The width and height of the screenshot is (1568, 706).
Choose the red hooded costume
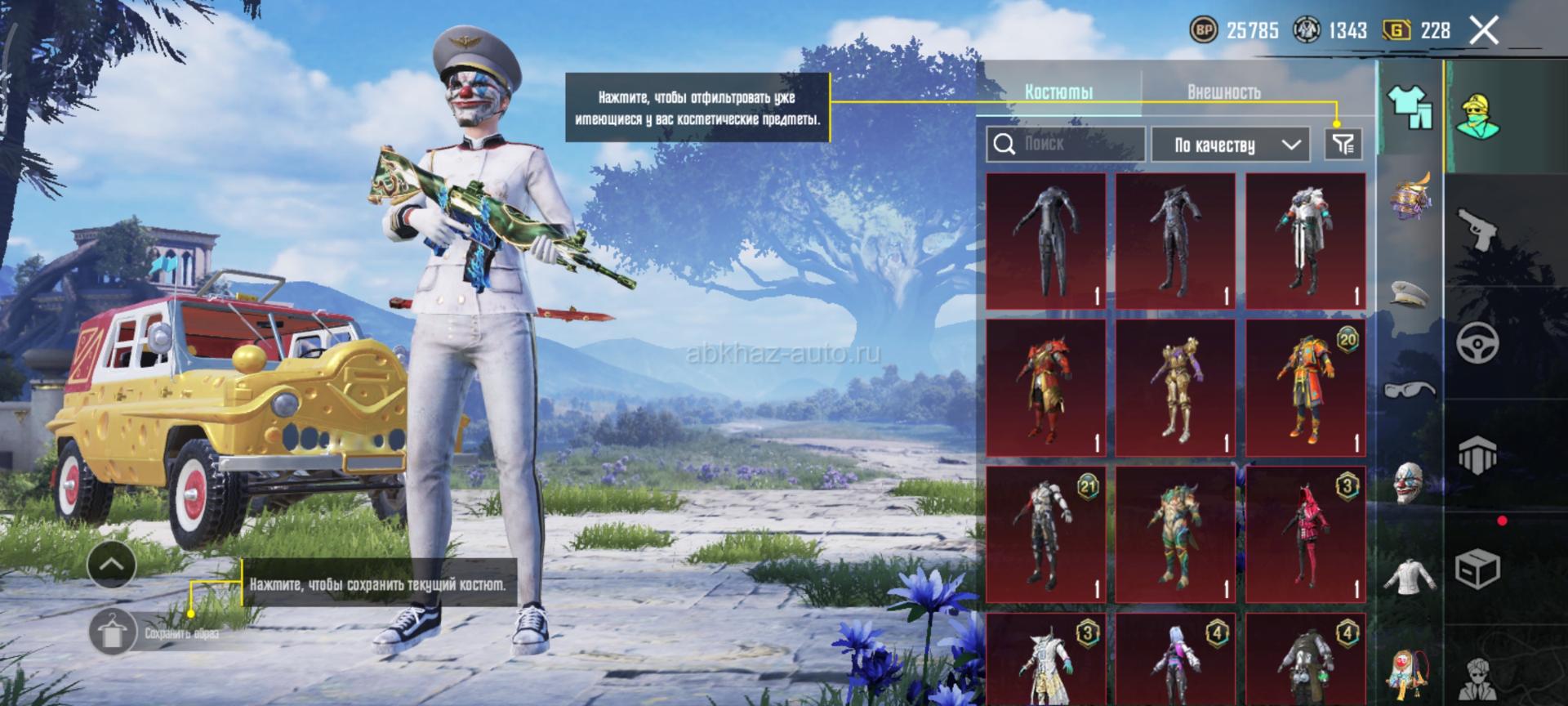[x=1305, y=534]
